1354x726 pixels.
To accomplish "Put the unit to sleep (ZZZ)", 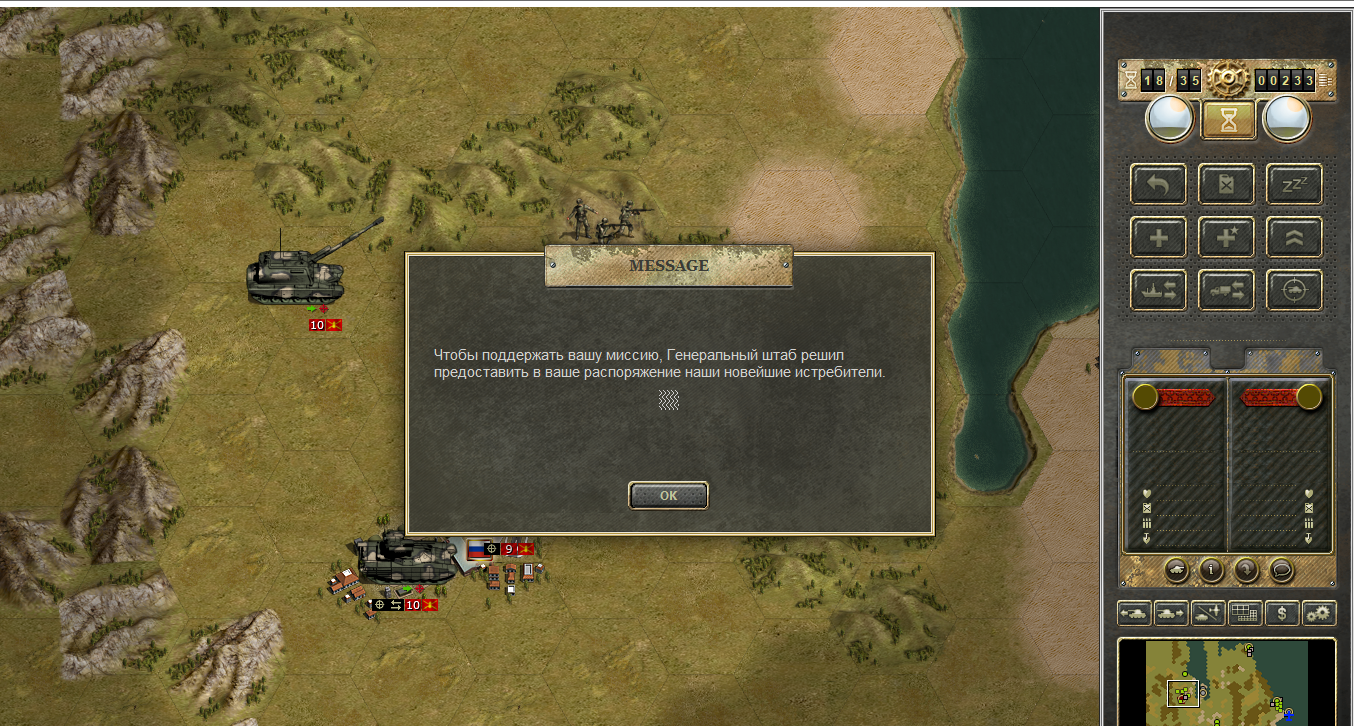I will pos(1294,184).
